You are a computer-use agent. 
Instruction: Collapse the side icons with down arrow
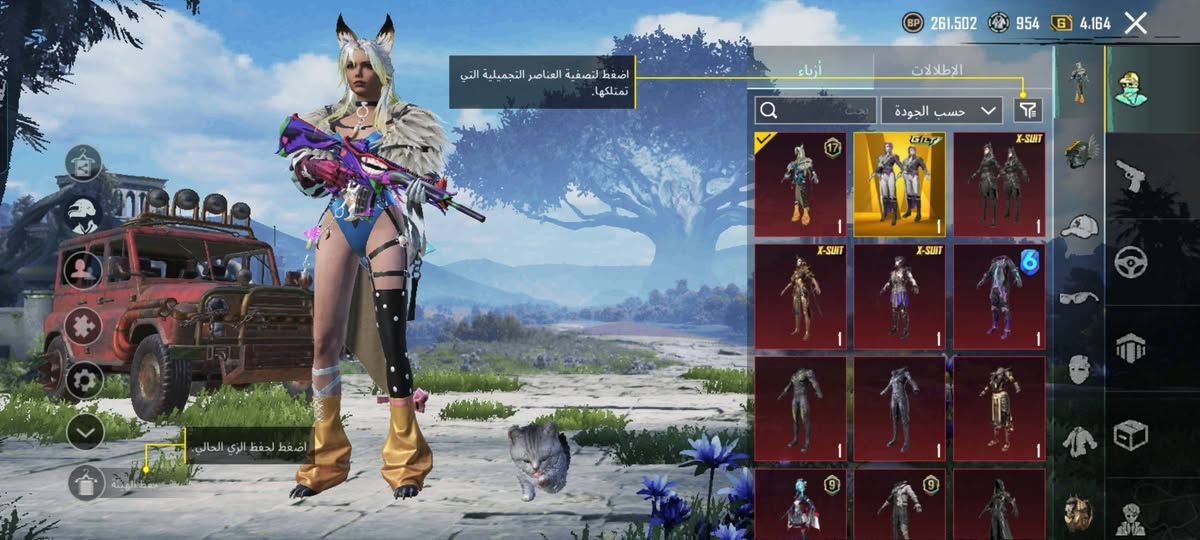pyautogui.click(x=85, y=432)
